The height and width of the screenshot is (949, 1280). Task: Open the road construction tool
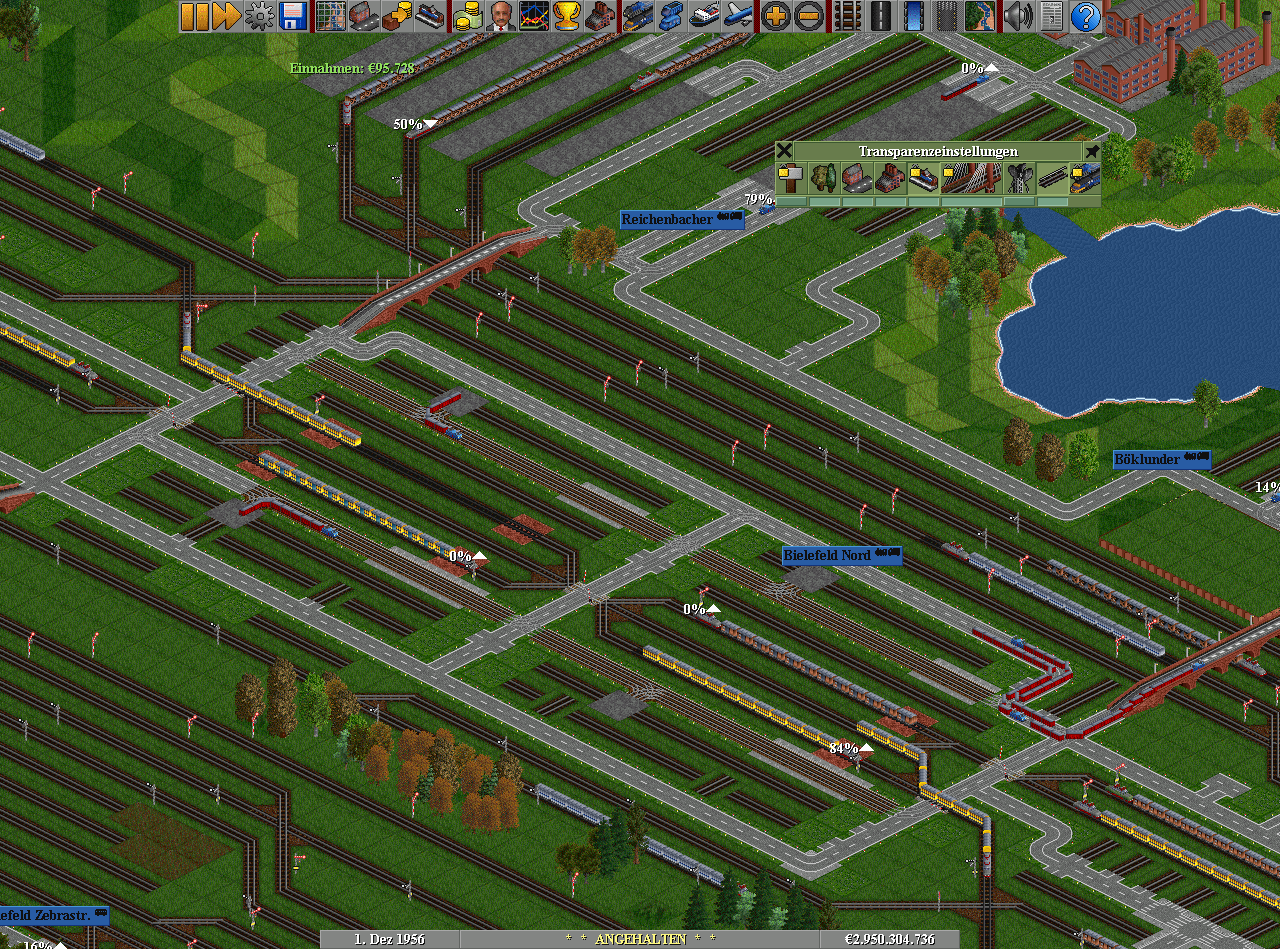coord(880,16)
